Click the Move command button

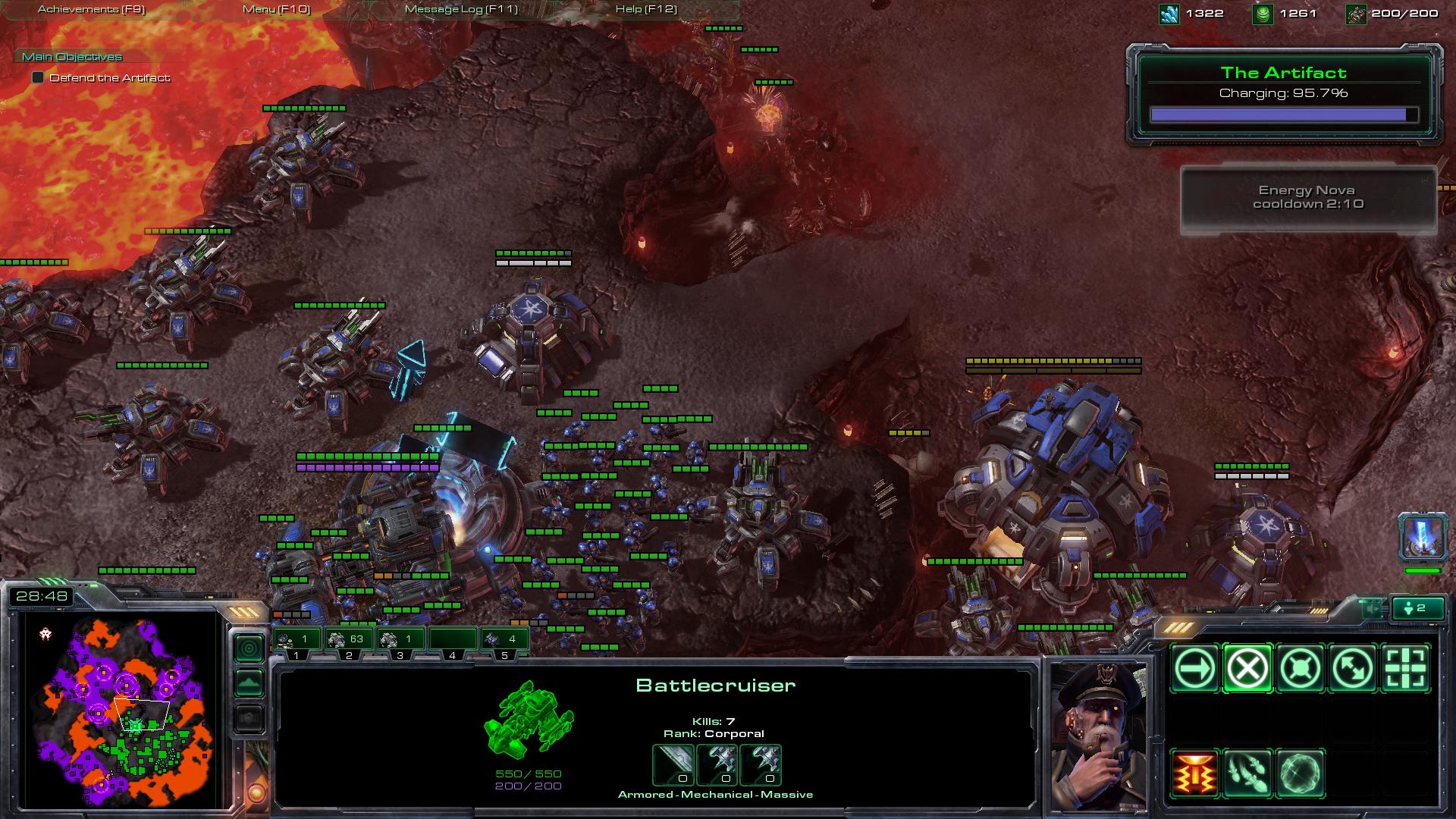click(1194, 669)
